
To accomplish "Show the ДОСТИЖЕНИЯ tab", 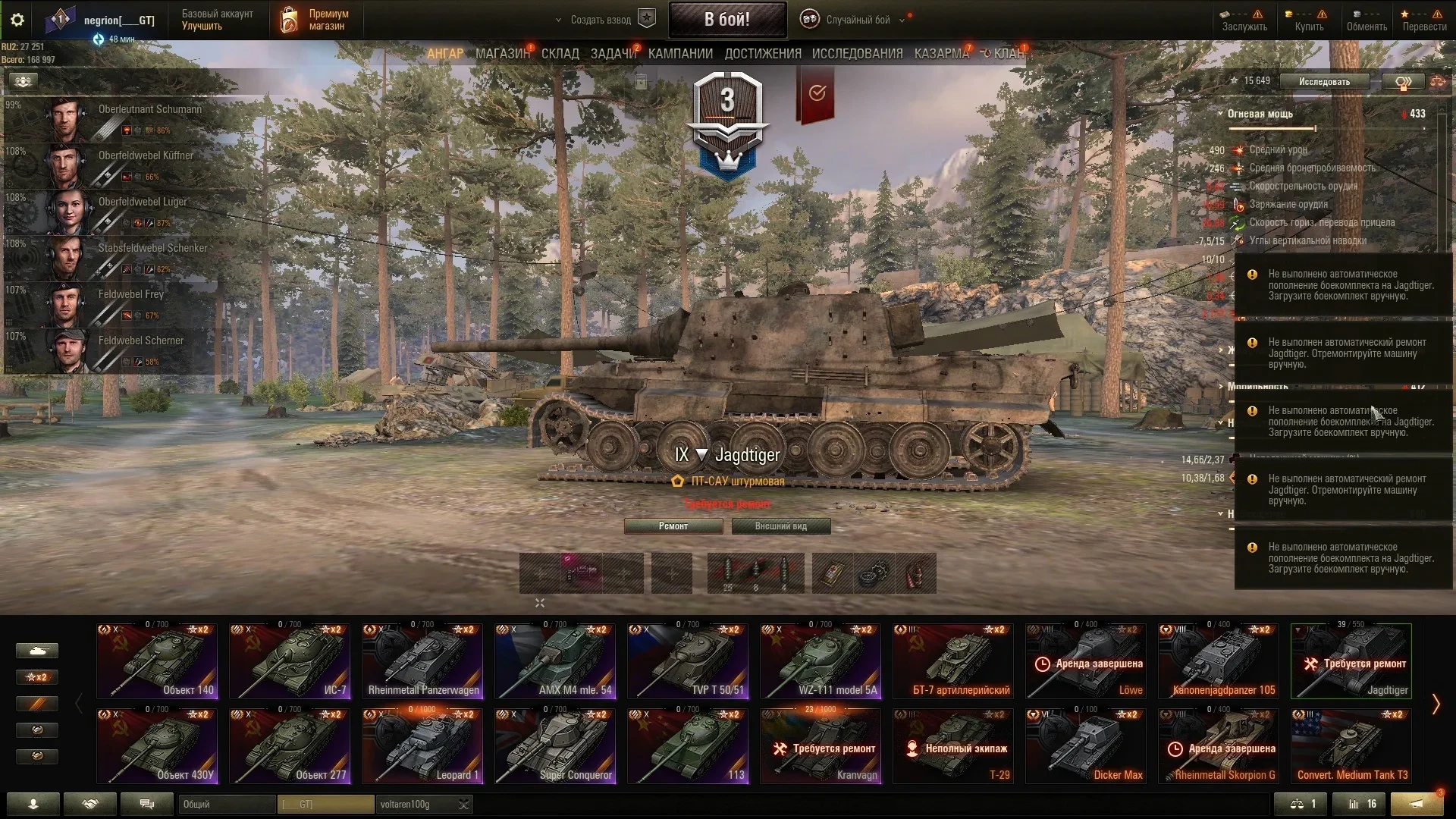I will click(762, 54).
